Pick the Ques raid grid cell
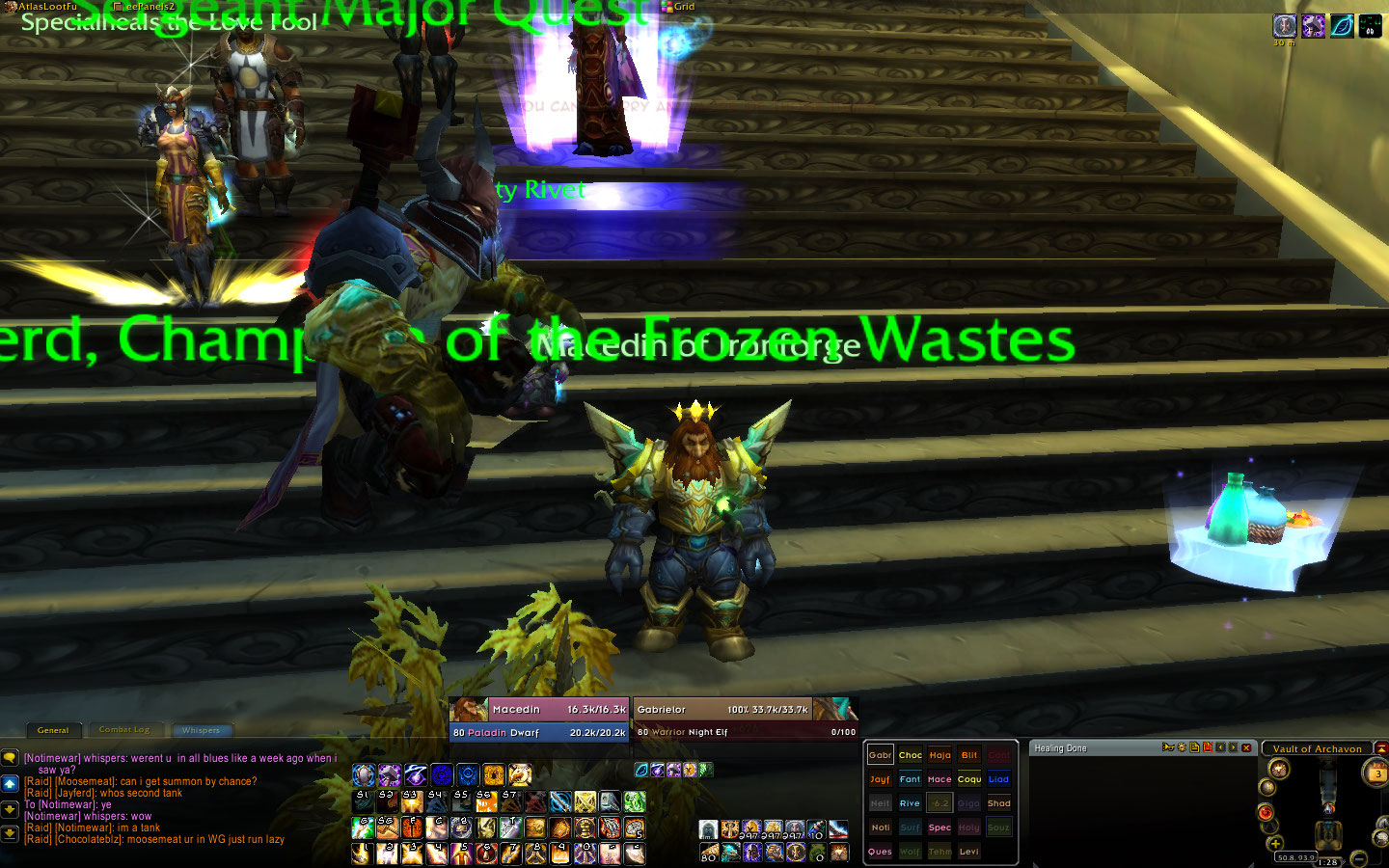 [x=880, y=852]
